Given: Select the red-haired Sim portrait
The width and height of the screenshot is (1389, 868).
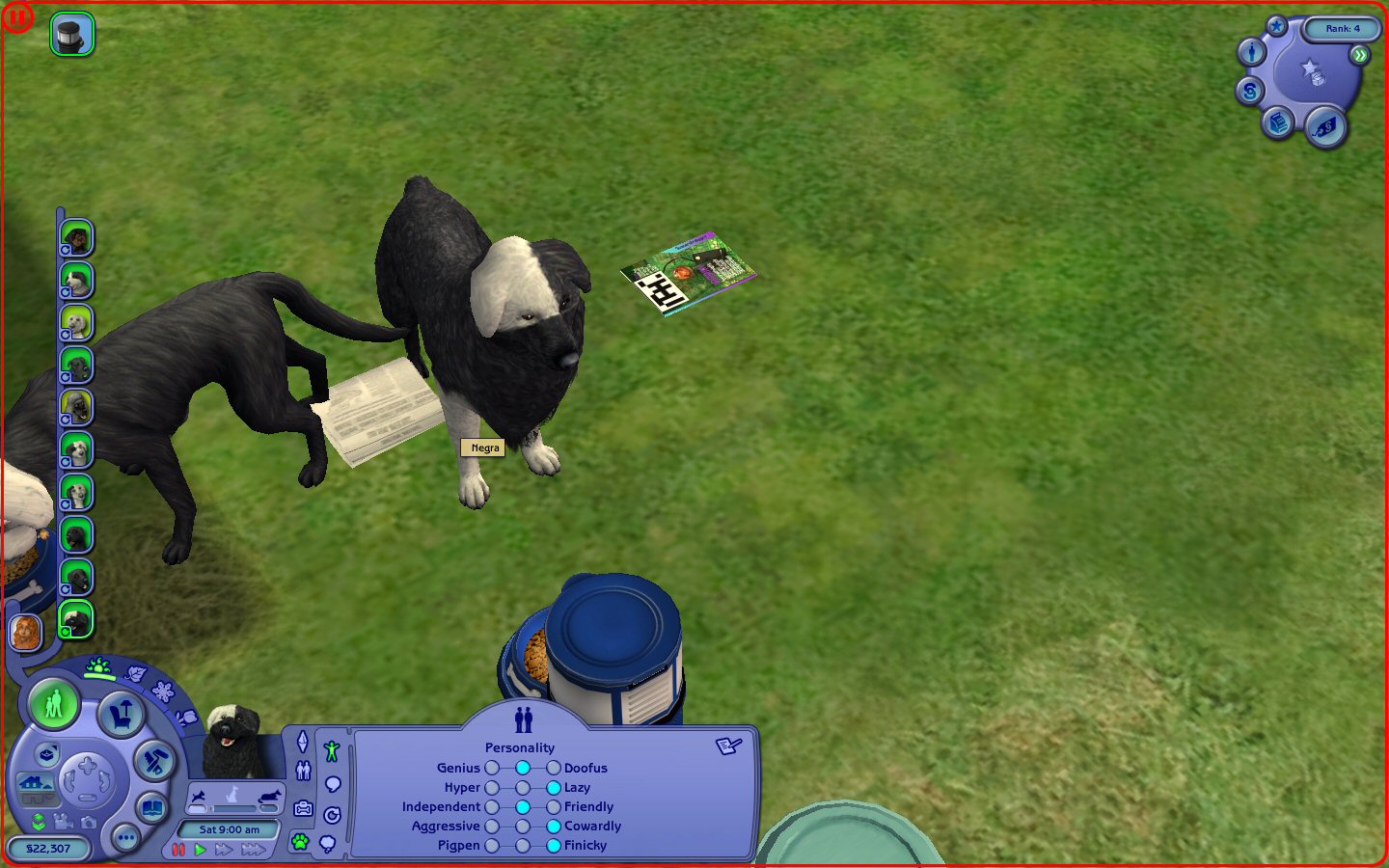Looking at the screenshot, I should pos(26,633).
